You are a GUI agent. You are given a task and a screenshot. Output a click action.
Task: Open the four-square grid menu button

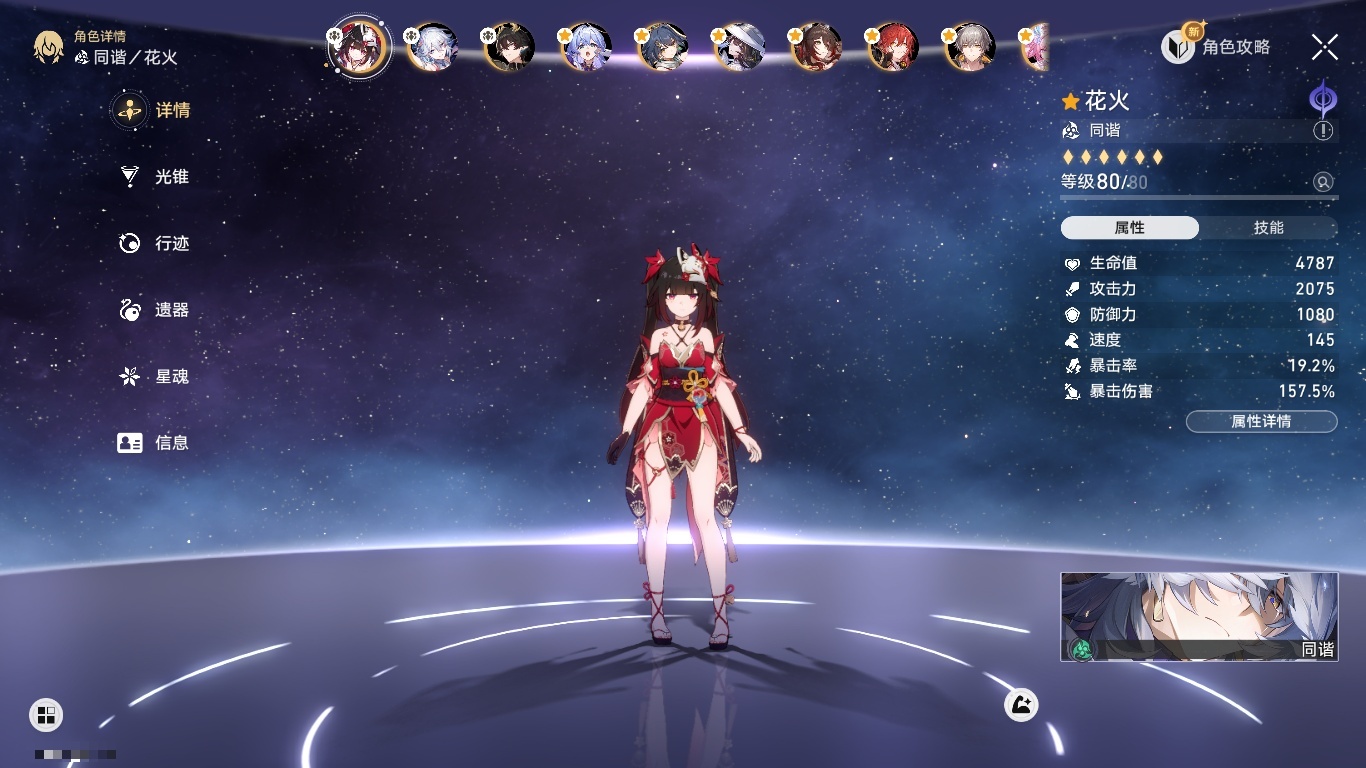46,714
